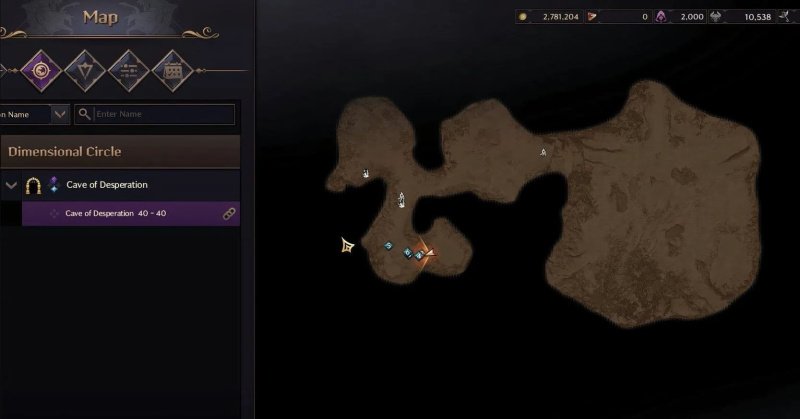Open the sliders filter tab
The height and width of the screenshot is (419, 800).
pyautogui.click(x=128, y=70)
